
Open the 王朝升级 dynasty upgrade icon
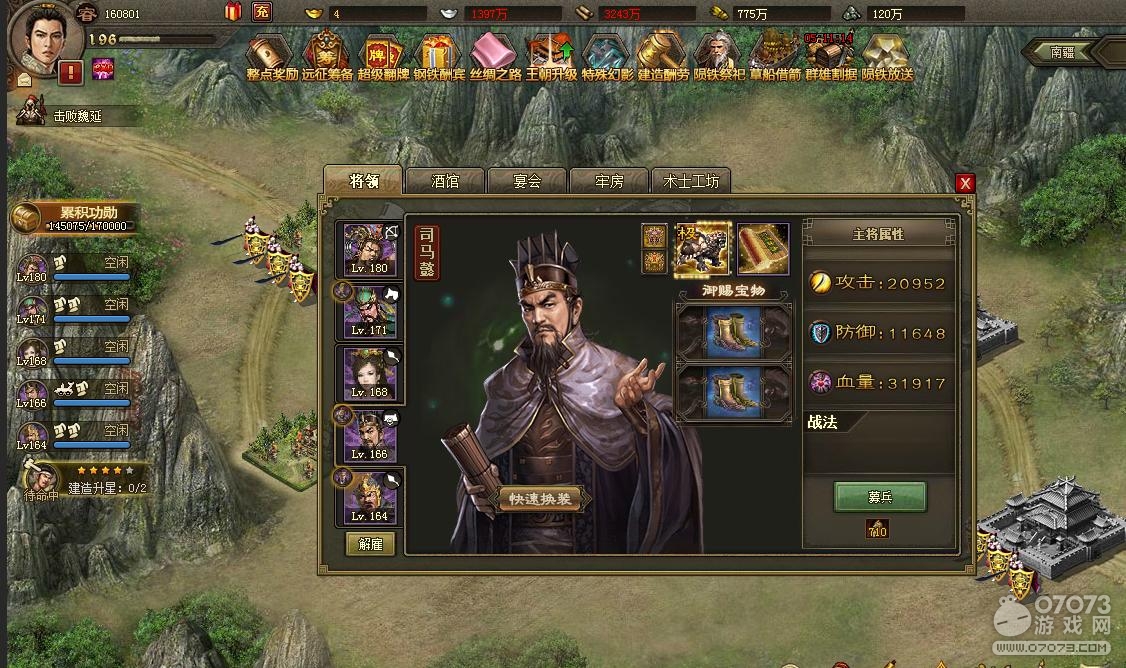tap(551, 57)
